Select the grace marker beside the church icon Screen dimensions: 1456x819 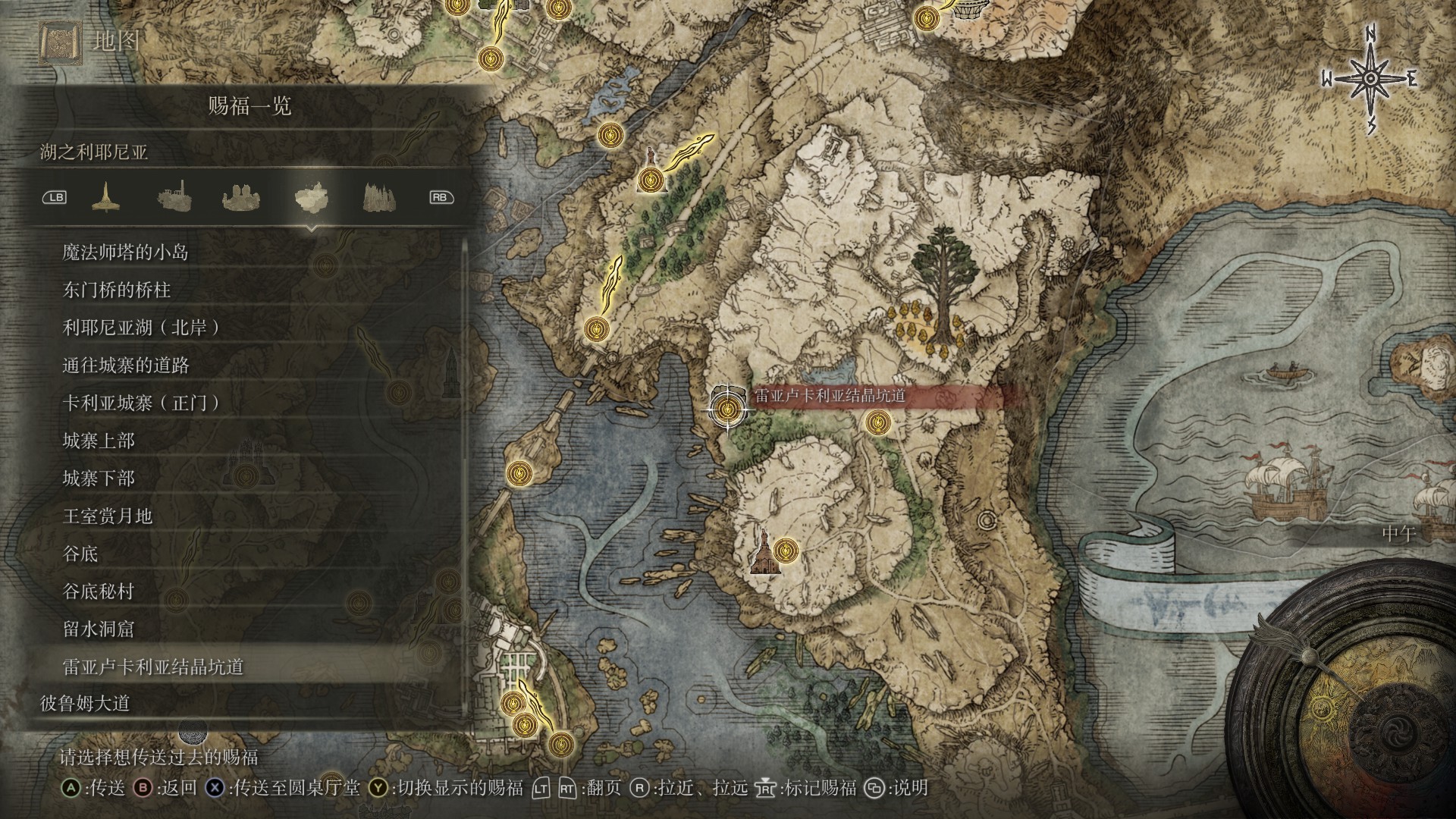[786, 549]
